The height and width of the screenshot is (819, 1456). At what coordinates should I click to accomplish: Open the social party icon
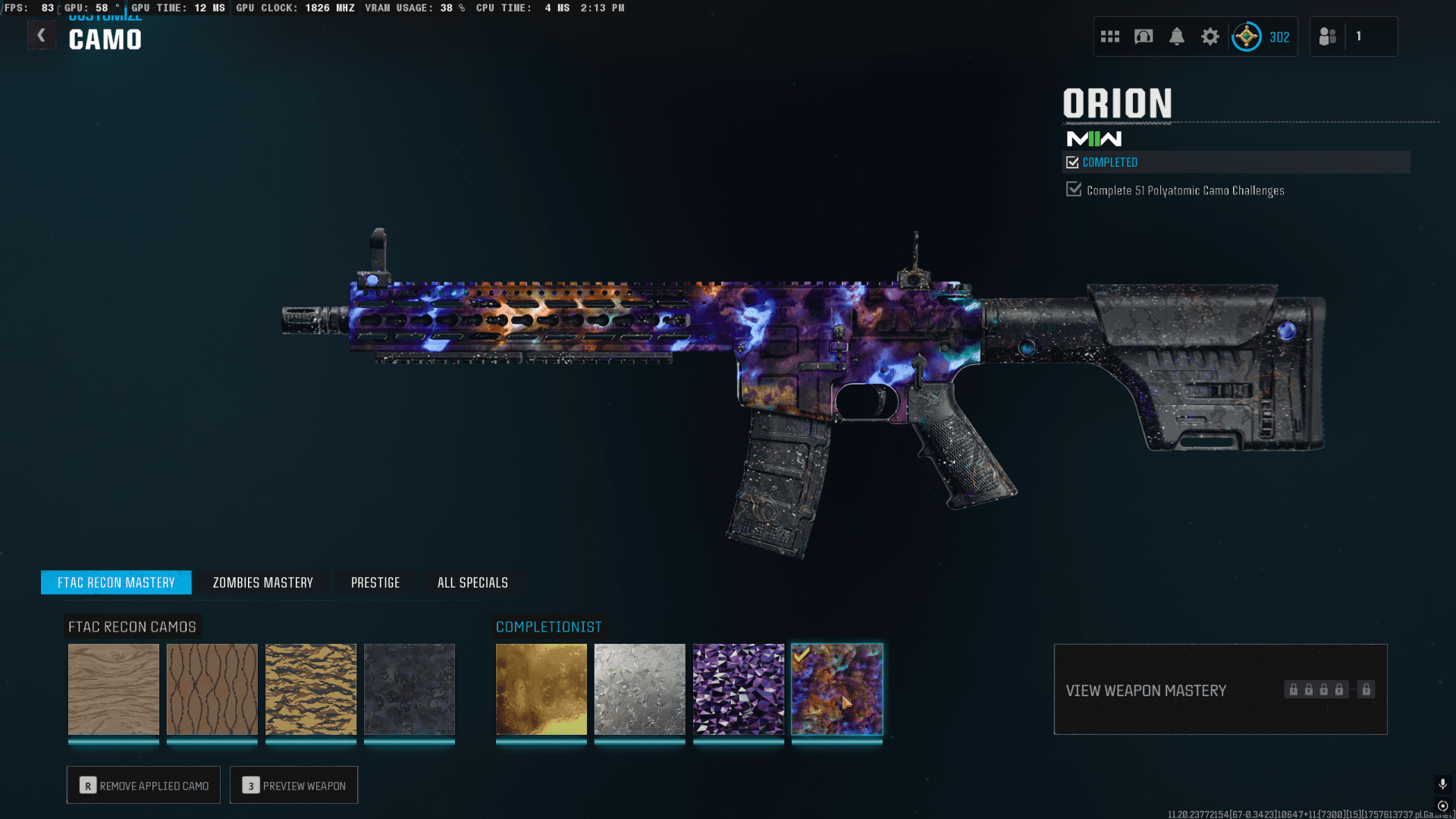tap(1328, 36)
